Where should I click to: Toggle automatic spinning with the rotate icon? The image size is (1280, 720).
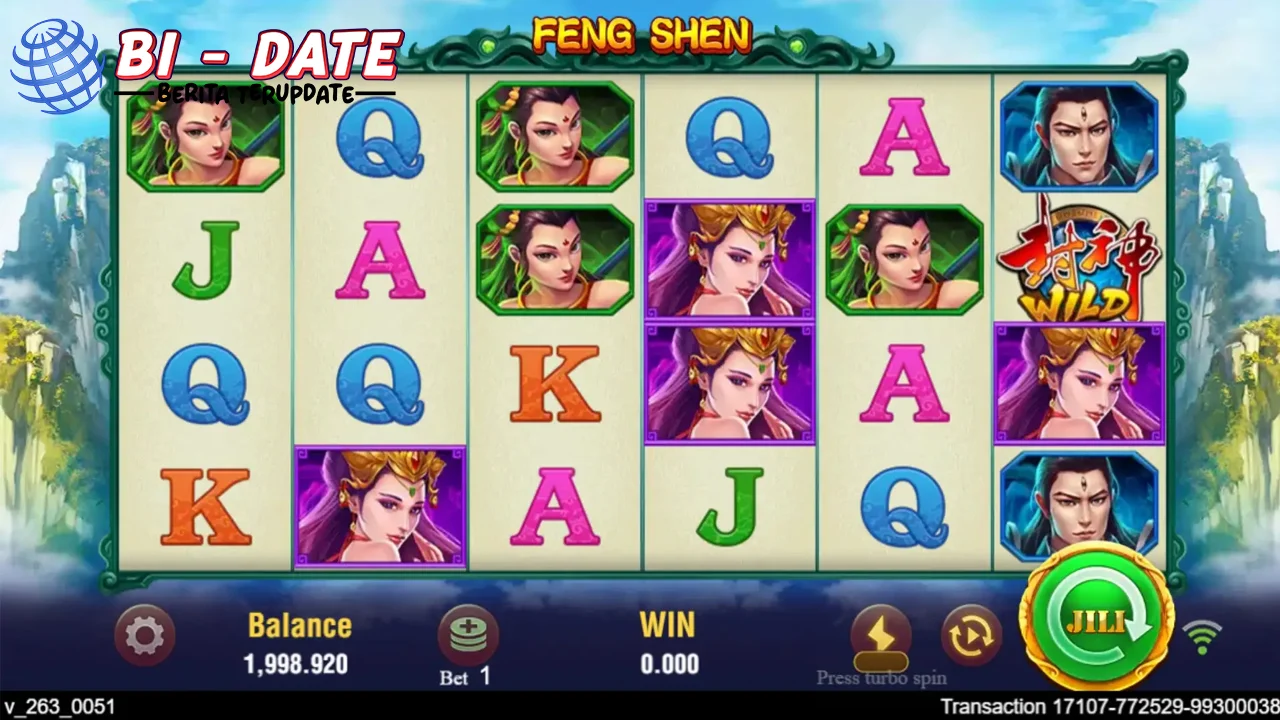coord(971,633)
